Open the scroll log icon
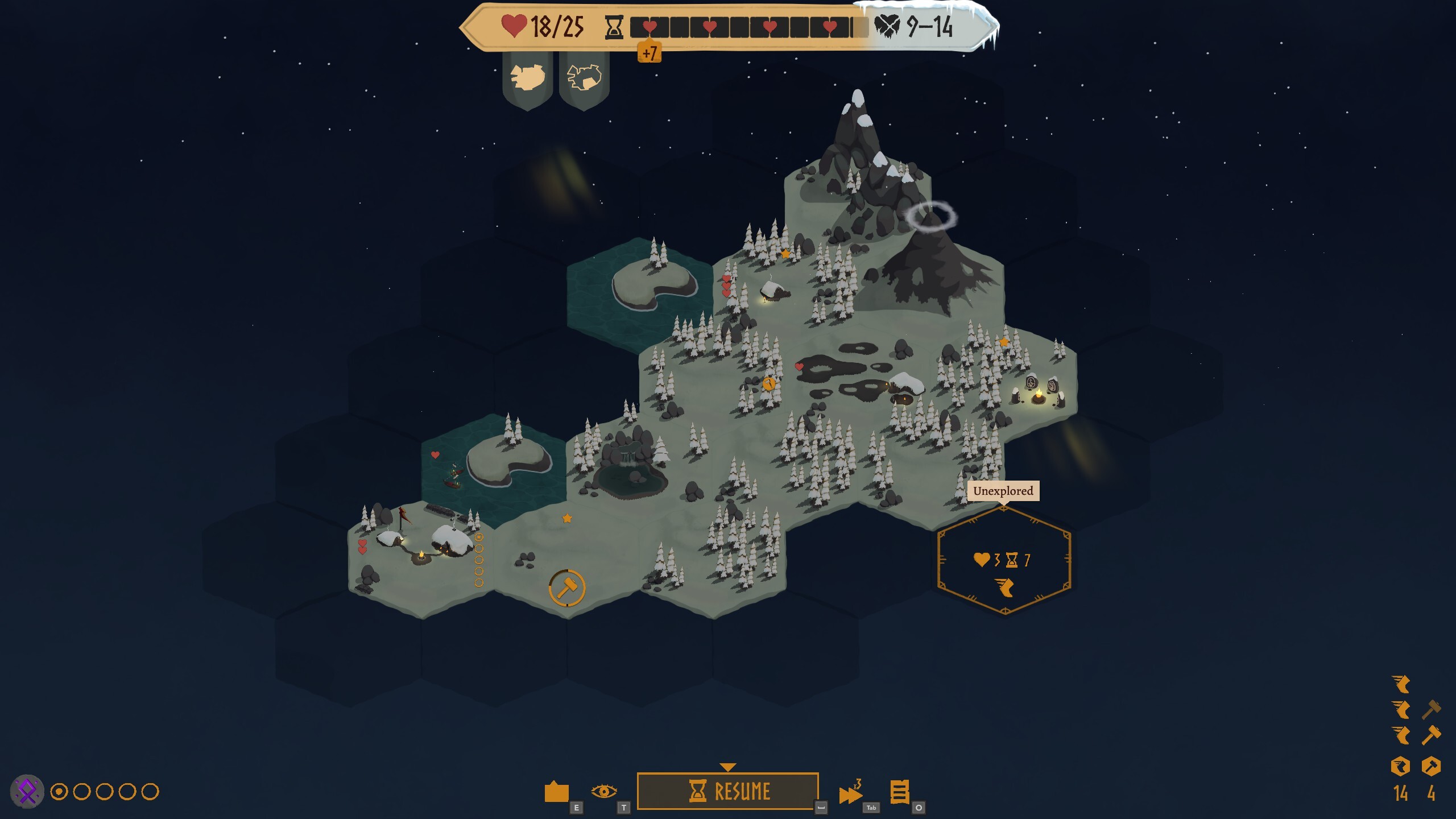The image size is (1456, 819). pyautogui.click(x=899, y=792)
